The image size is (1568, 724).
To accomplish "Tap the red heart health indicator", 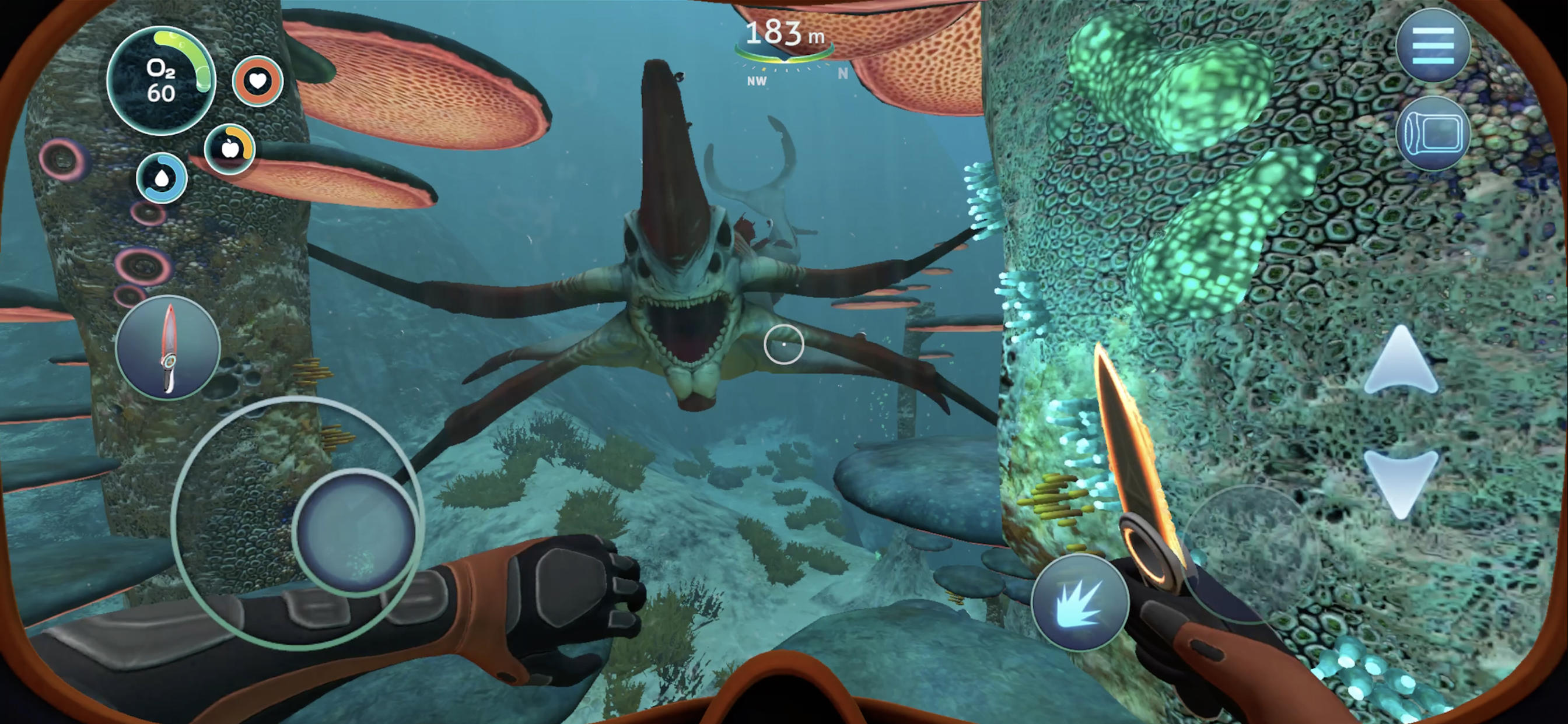I will point(256,81).
